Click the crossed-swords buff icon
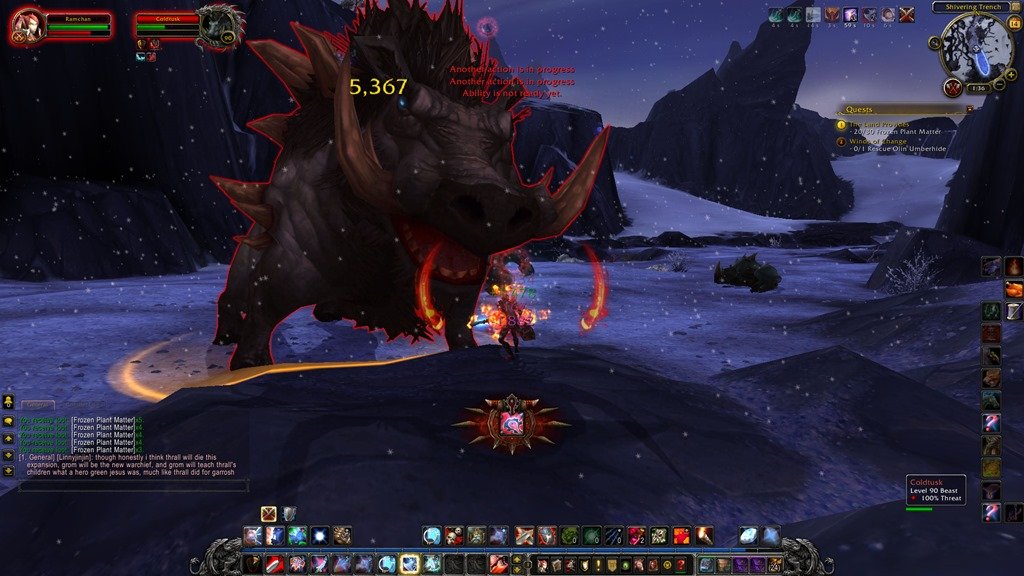 coord(907,15)
